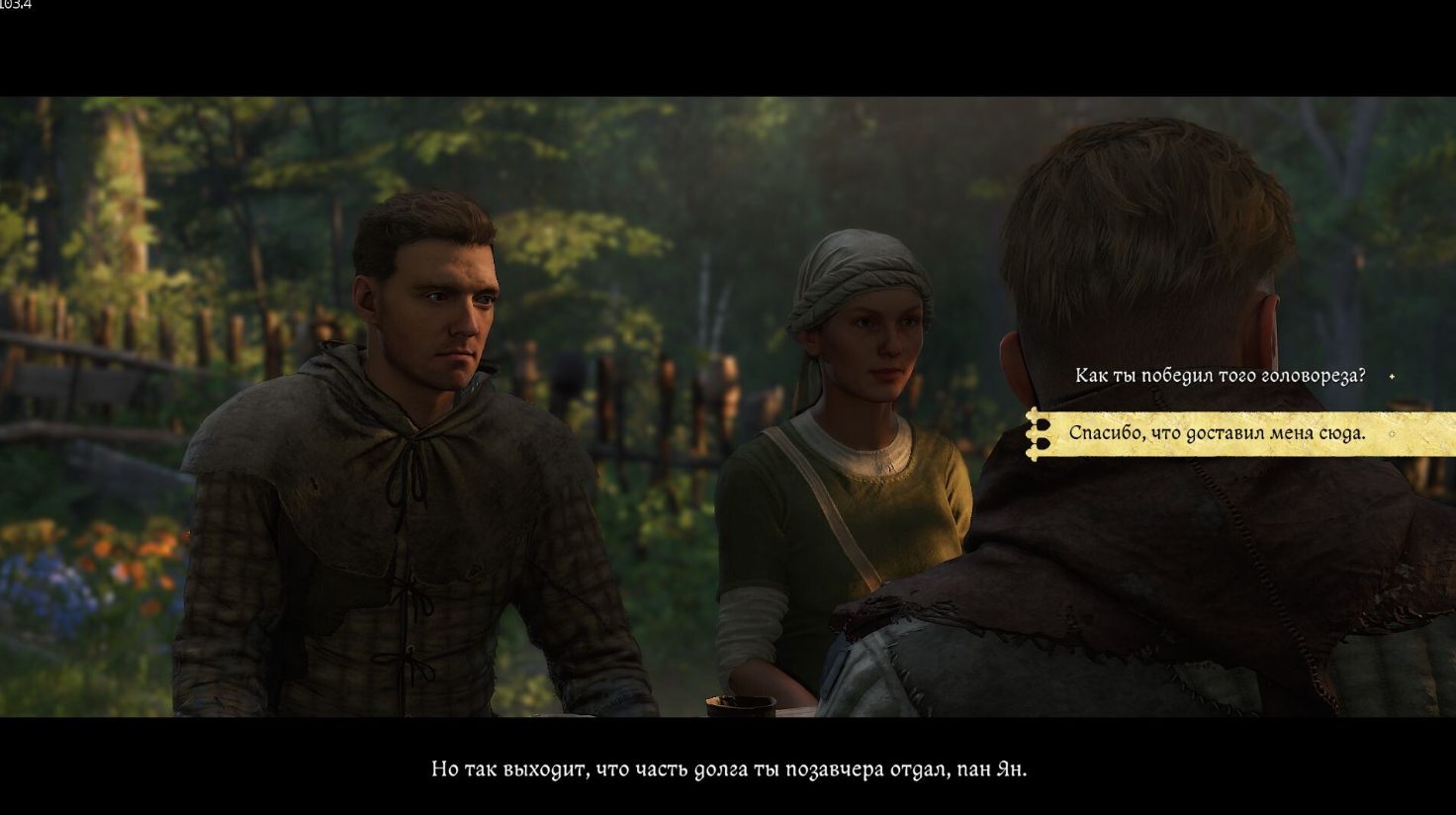Choose reply "Спасибо, что доставил меня сюда."
Image resolution: width=1456 pixels, height=815 pixels.
tap(1217, 433)
